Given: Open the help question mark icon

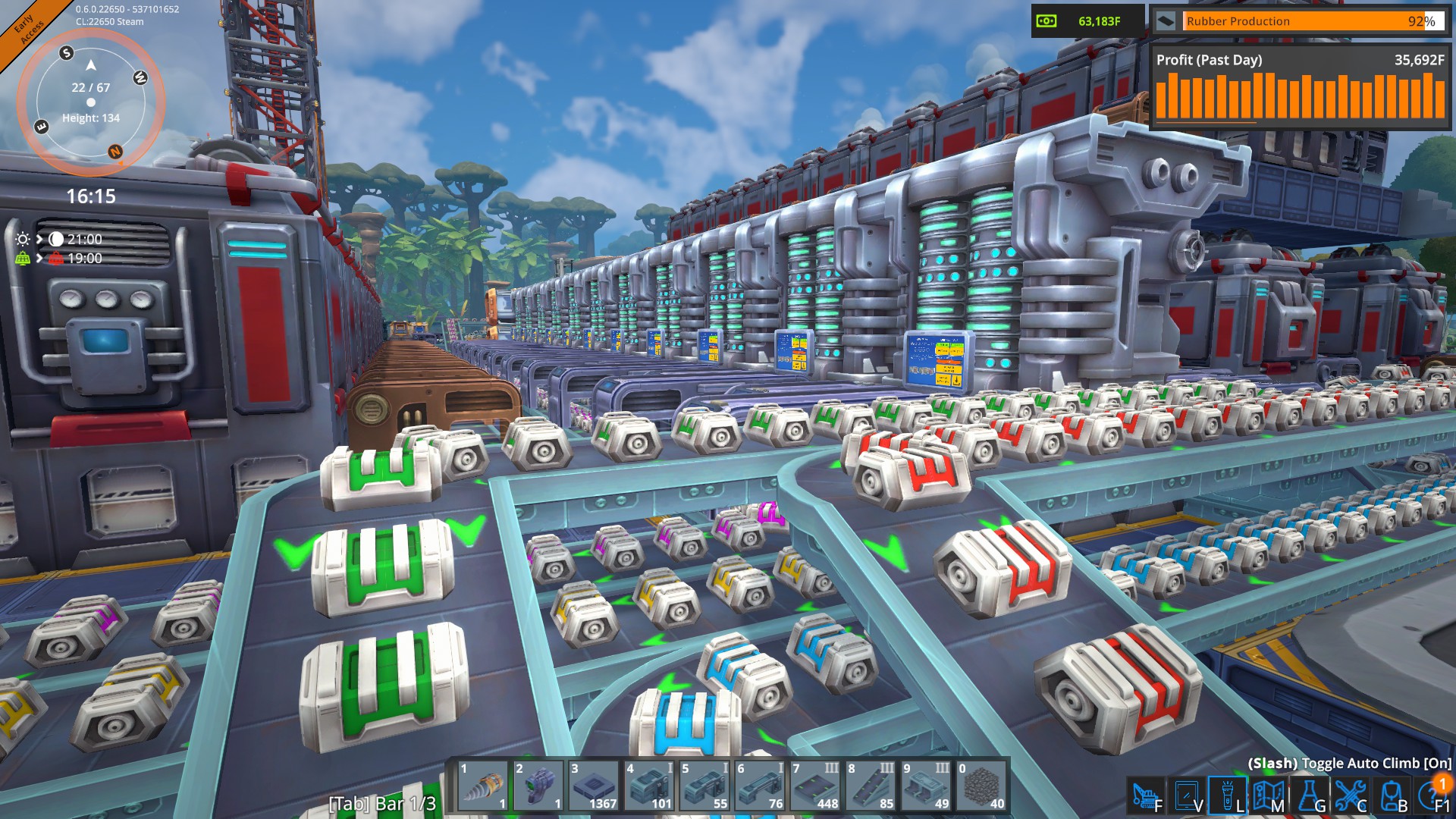Looking at the screenshot, I should point(1431,795).
